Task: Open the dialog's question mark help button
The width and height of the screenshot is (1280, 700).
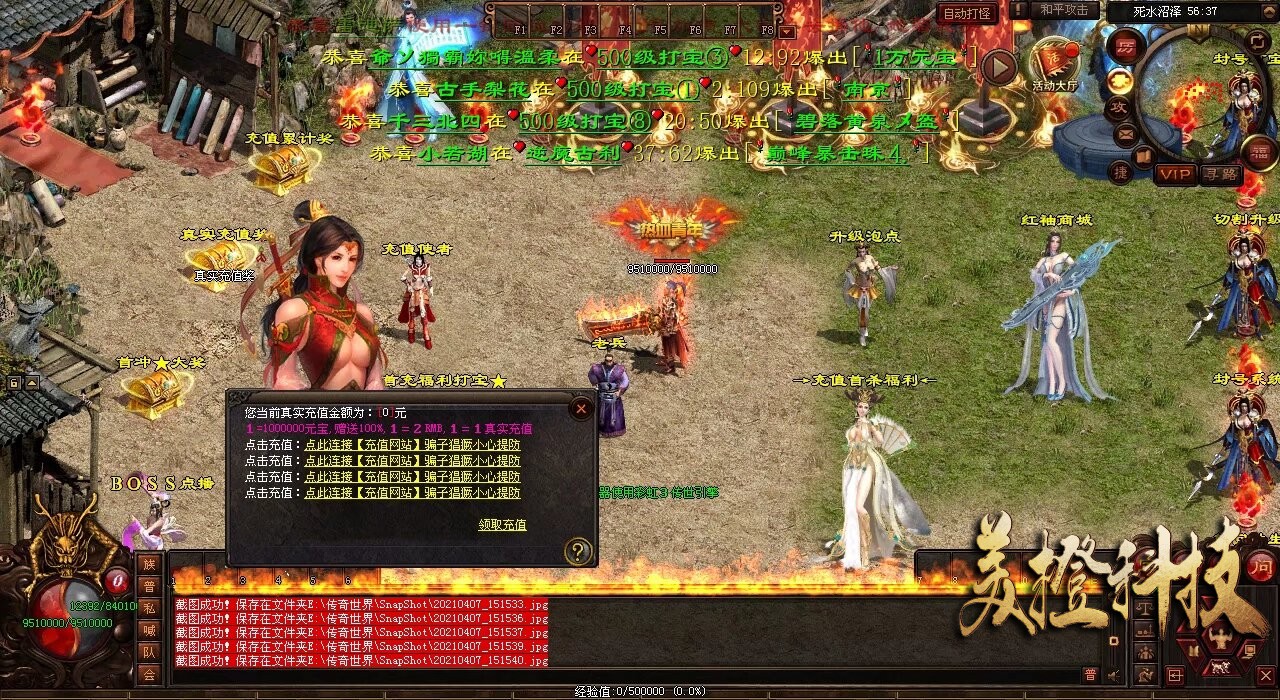Action: 578,551
